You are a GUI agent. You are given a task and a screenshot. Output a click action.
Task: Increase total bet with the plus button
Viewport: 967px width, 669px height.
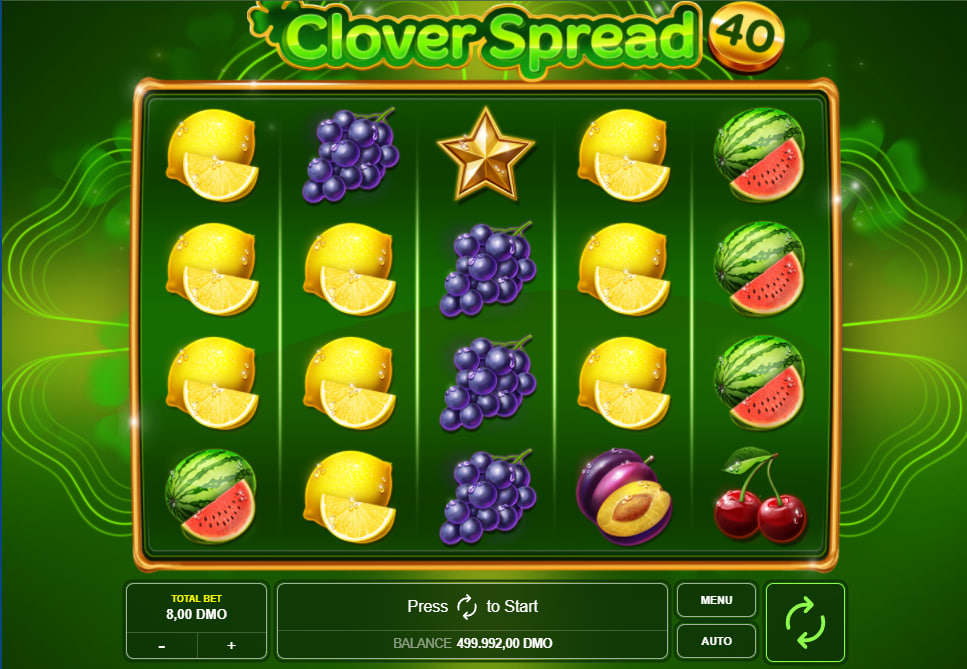231,645
